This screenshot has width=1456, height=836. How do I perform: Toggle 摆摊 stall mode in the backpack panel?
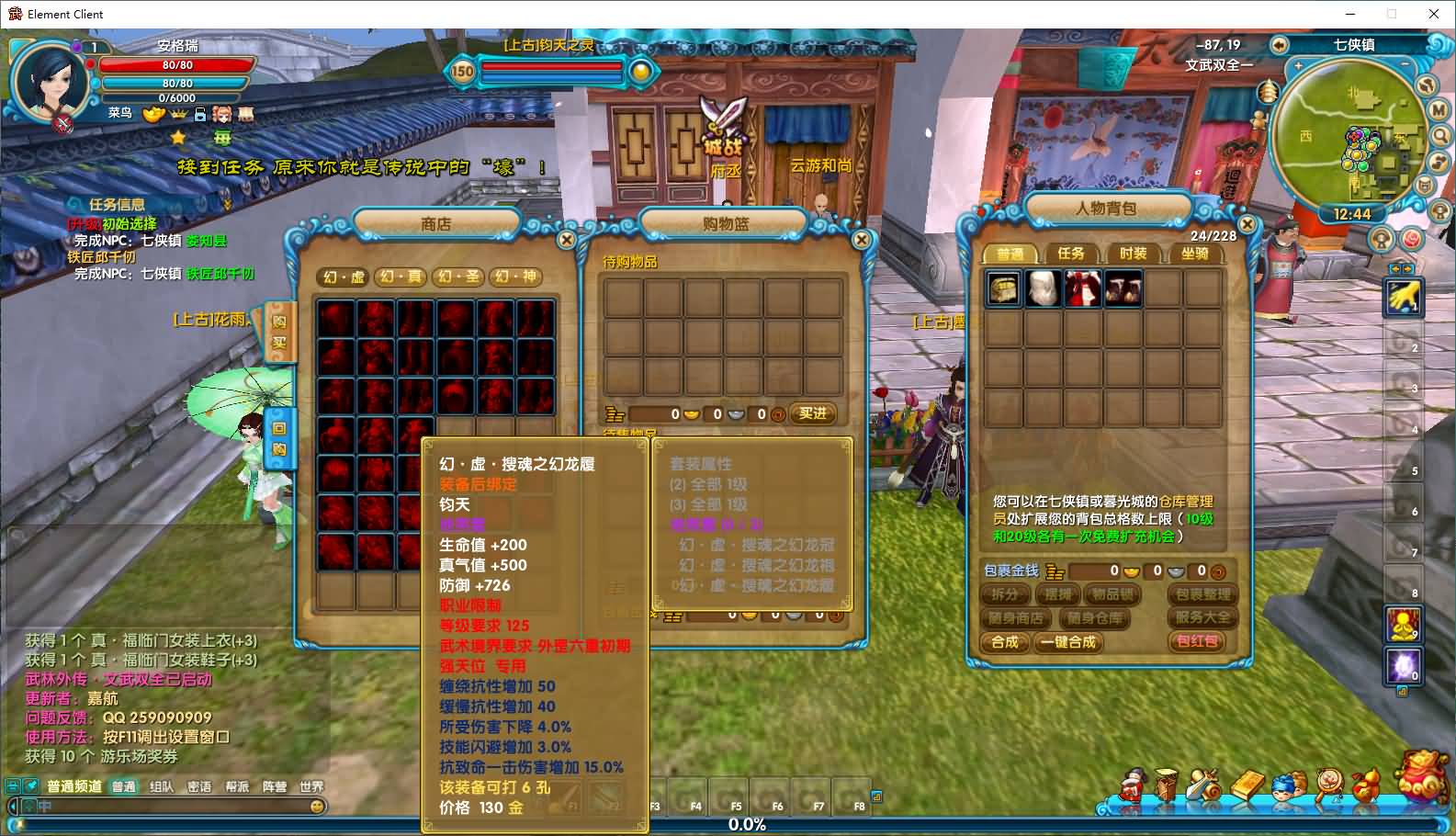[x=1058, y=595]
